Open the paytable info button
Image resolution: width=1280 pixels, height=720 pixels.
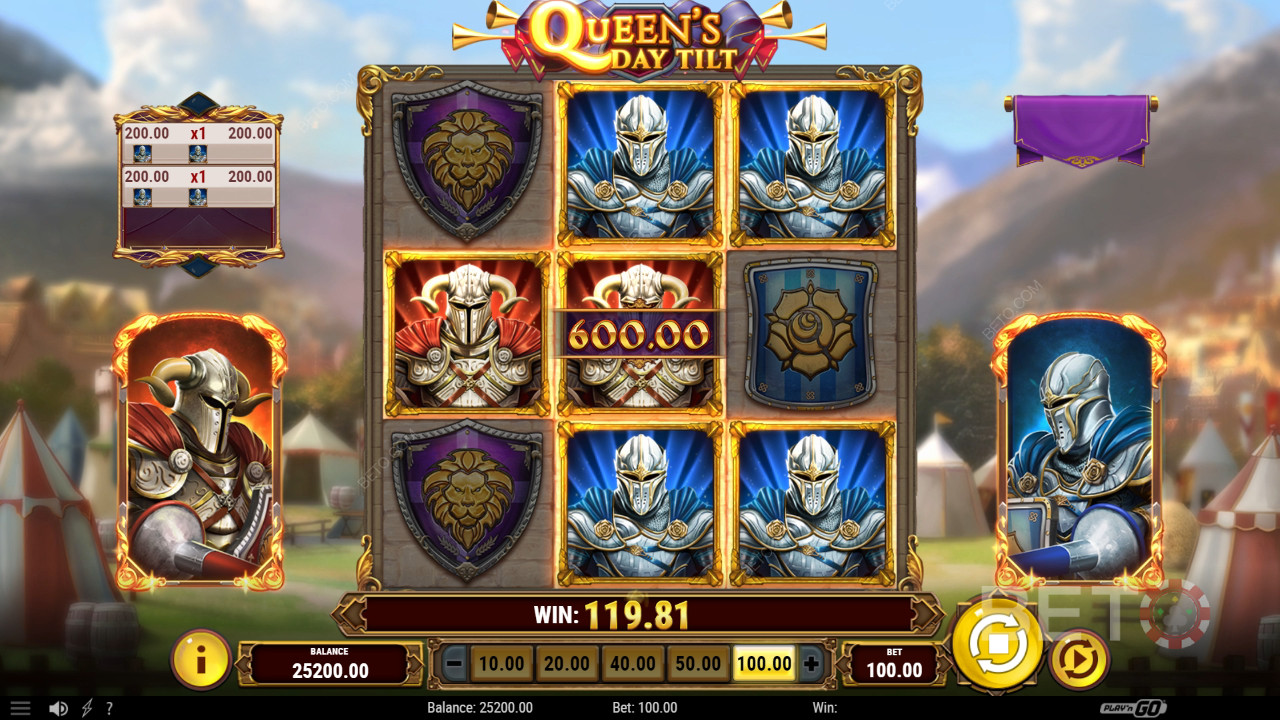[x=201, y=660]
